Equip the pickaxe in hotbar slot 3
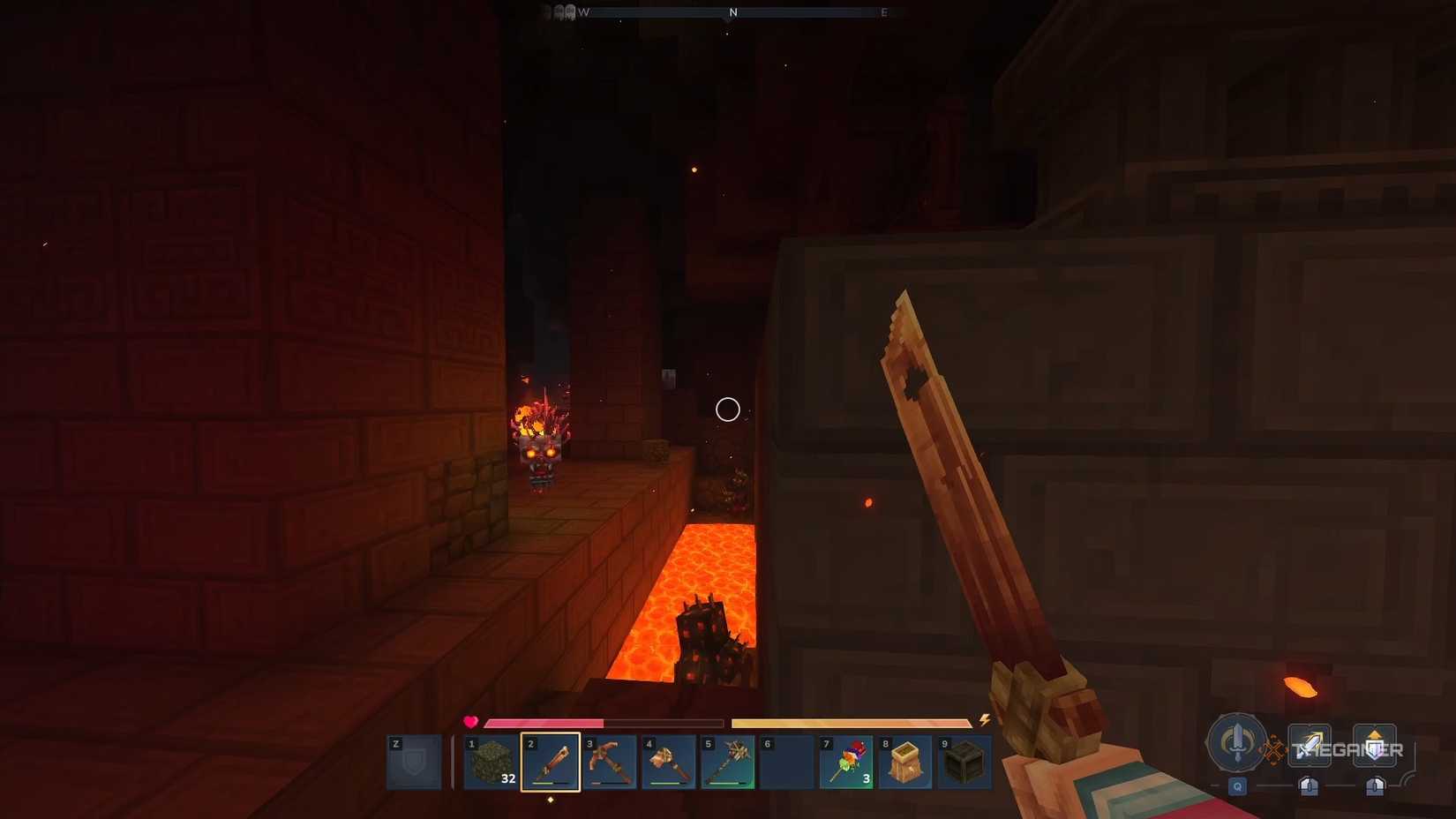Screen dimensions: 1456x819 (610, 761)
